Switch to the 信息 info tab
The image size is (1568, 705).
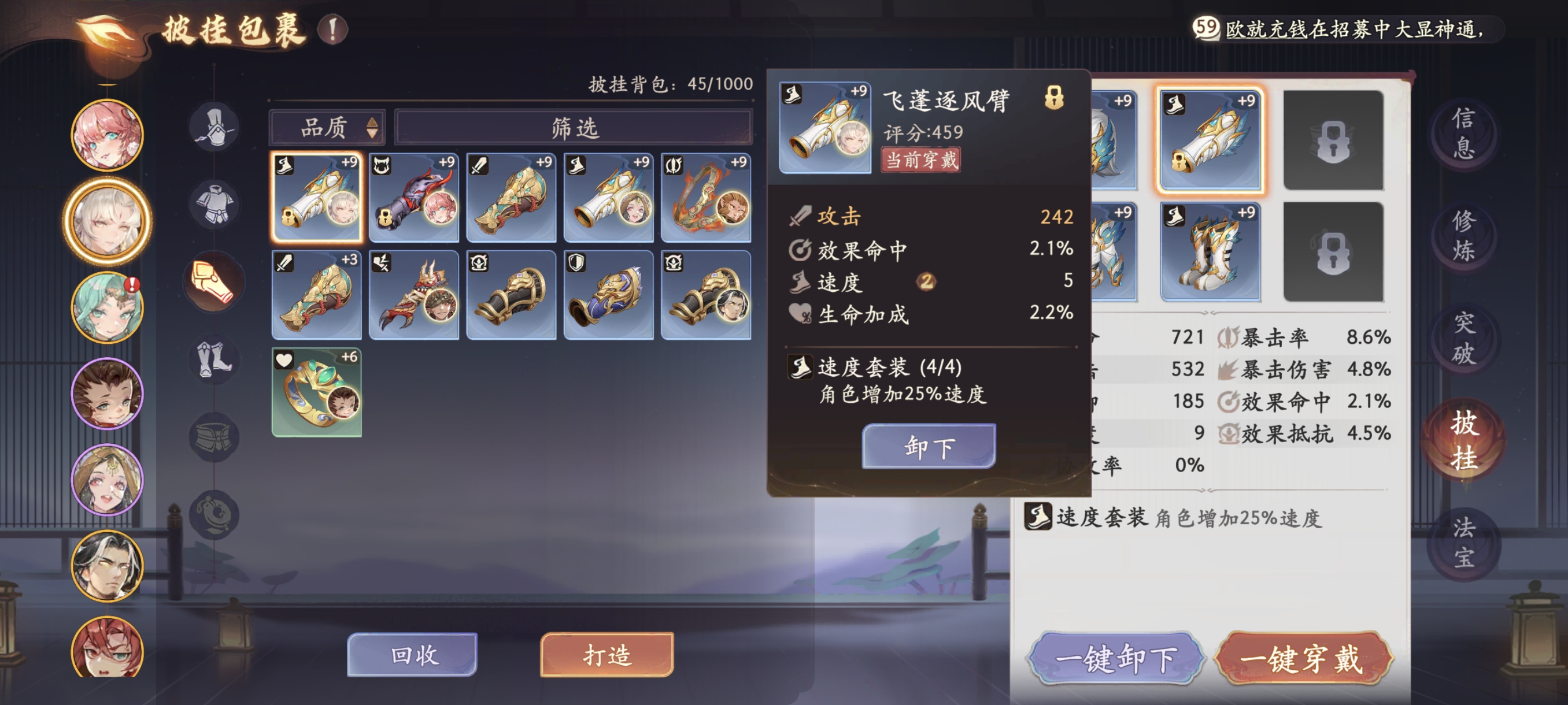coord(1463,132)
